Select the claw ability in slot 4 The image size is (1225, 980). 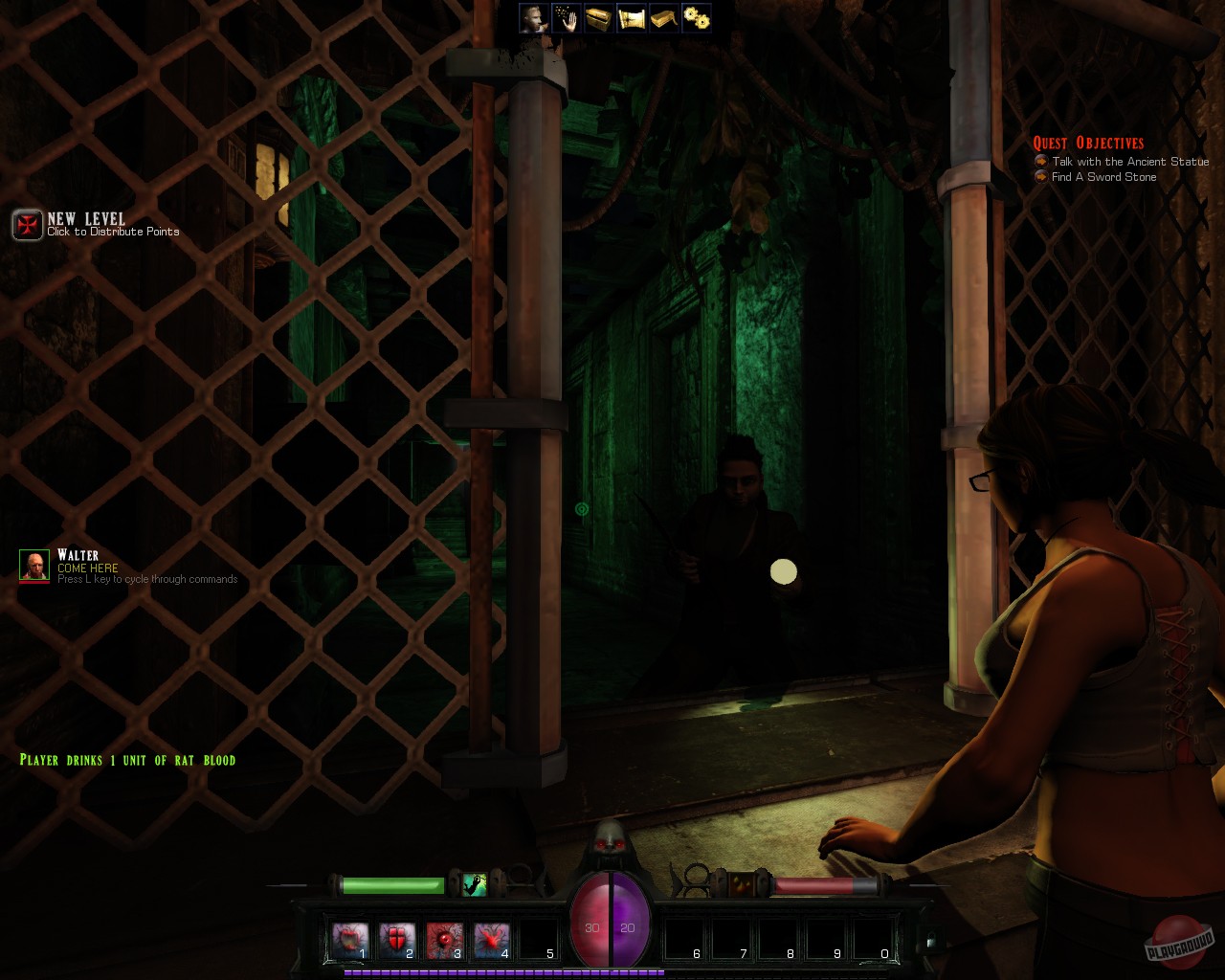(489, 938)
